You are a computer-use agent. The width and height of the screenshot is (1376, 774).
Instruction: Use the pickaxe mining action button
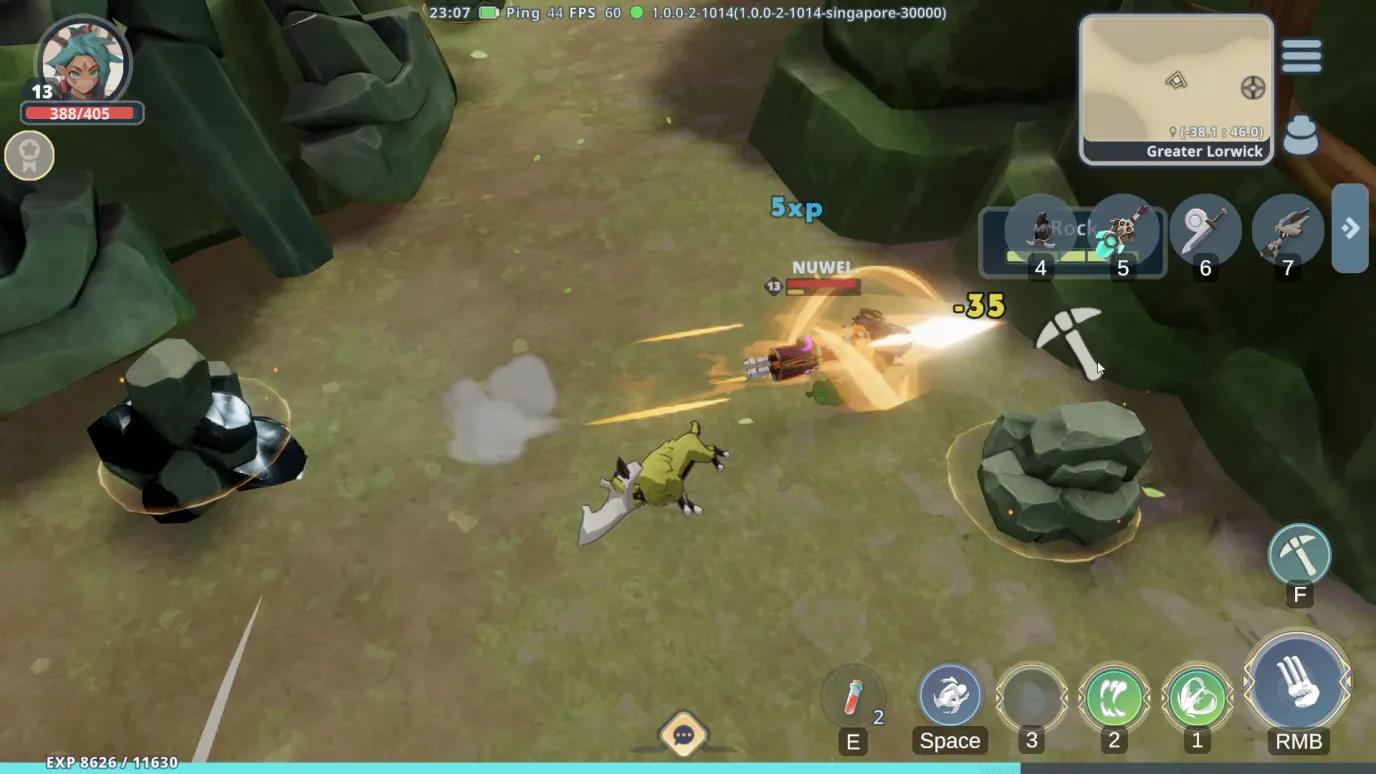1299,554
